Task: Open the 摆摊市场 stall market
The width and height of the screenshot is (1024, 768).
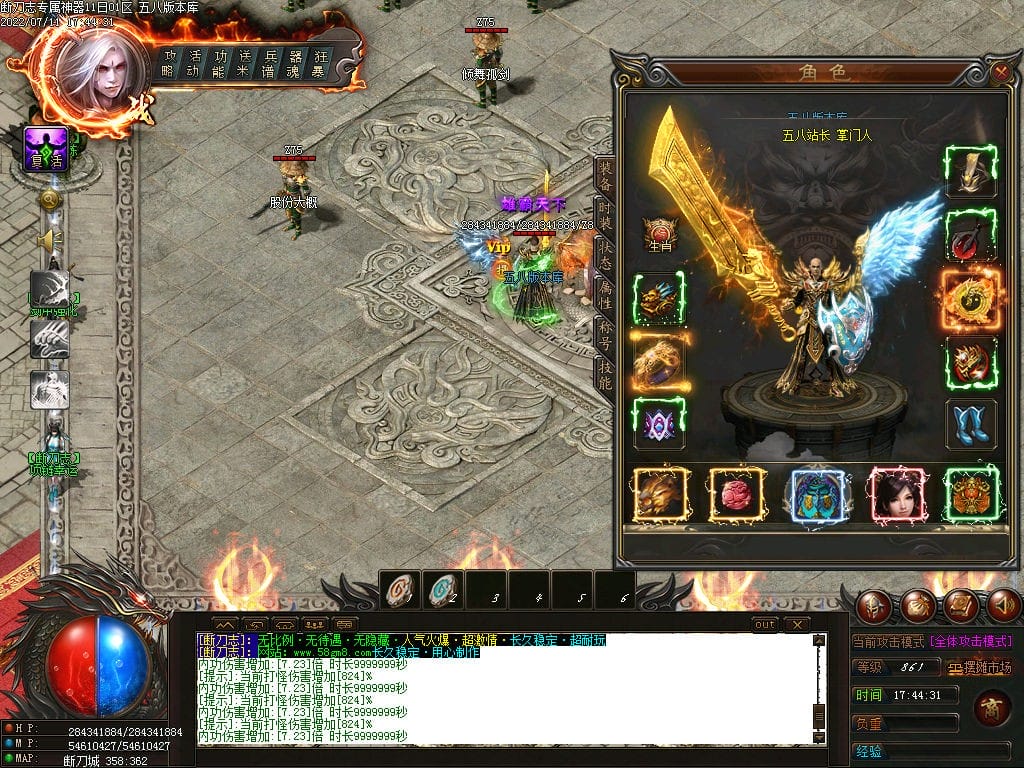Action: [979, 667]
